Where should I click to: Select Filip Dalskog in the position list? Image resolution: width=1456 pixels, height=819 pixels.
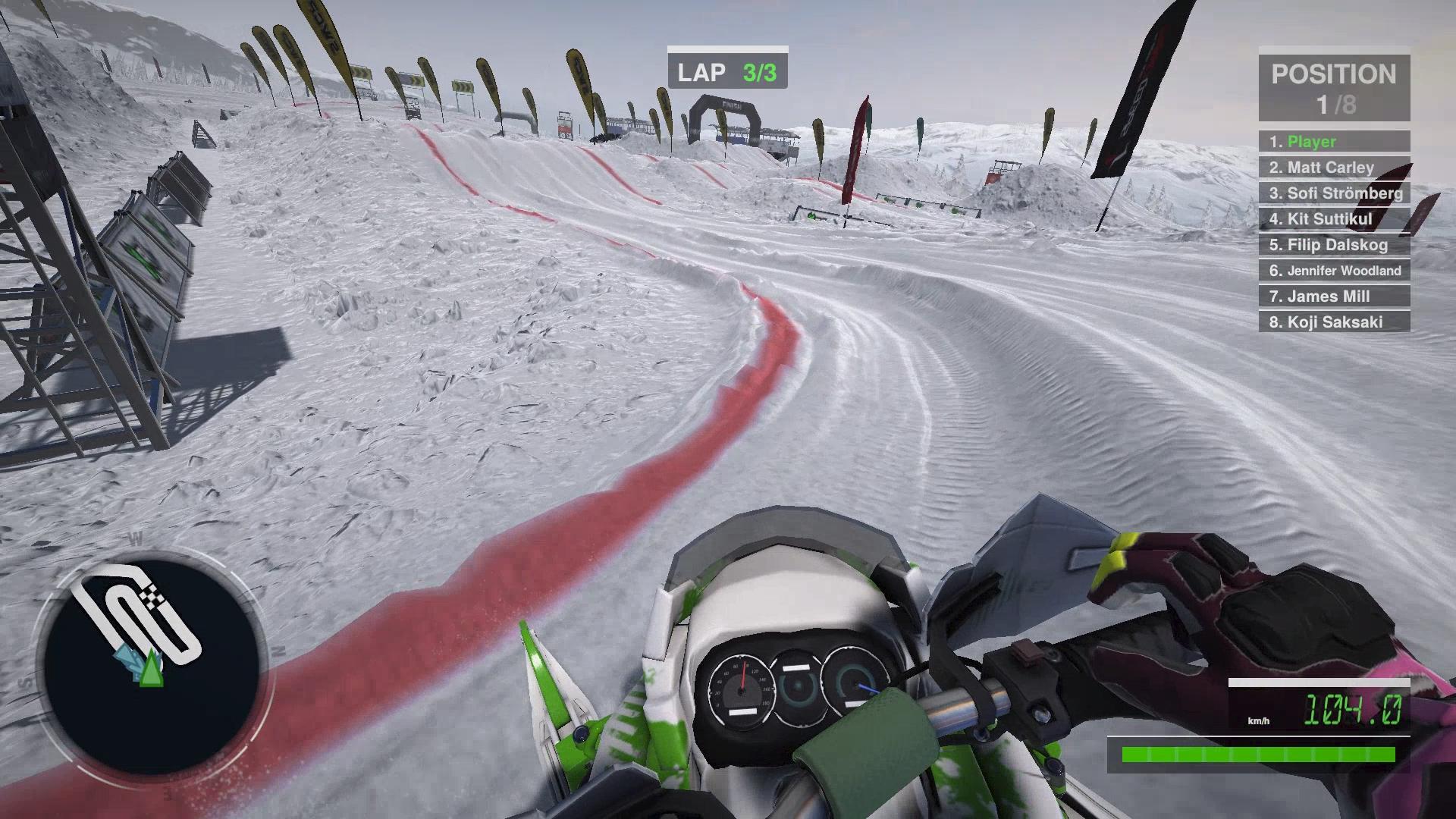1332,245
